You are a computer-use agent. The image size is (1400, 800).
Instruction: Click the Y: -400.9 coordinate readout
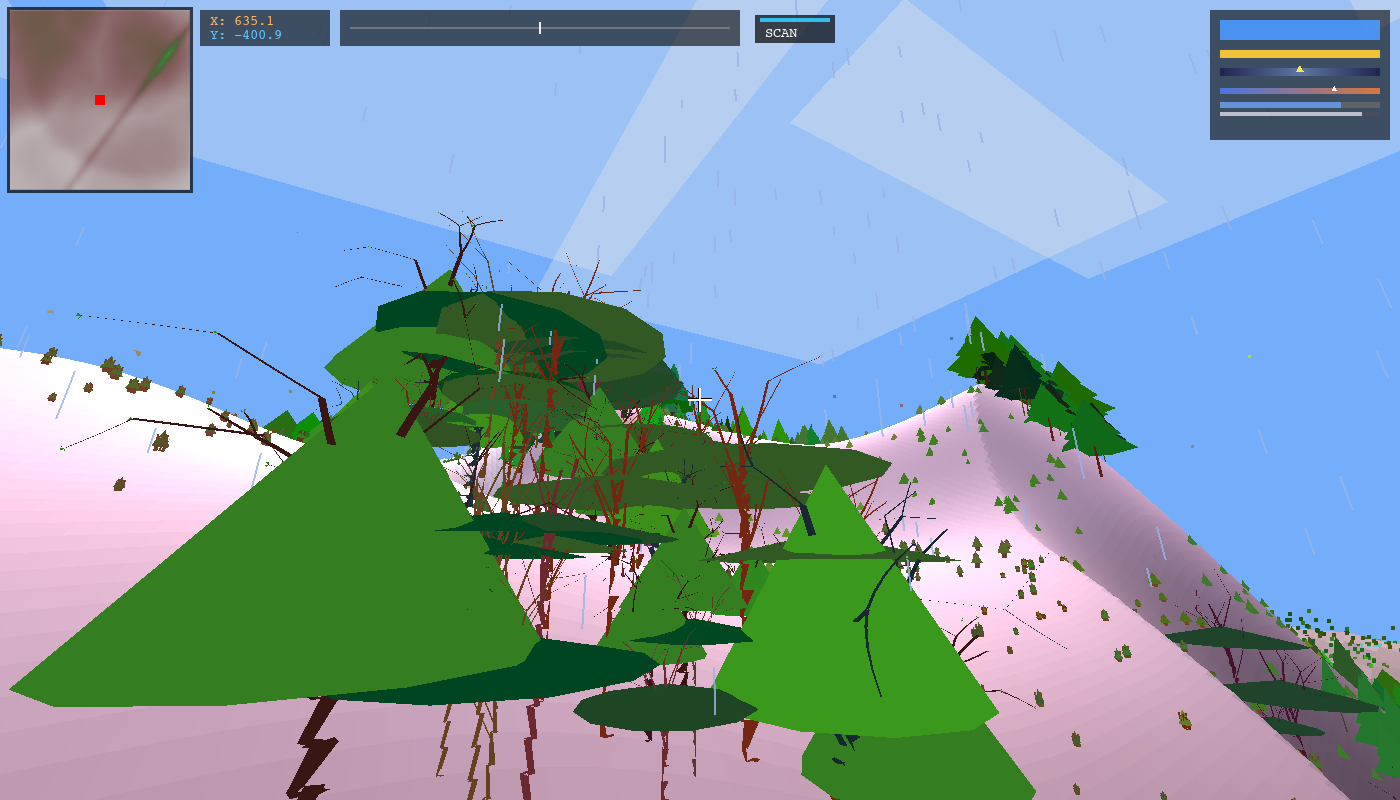(x=244, y=35)
